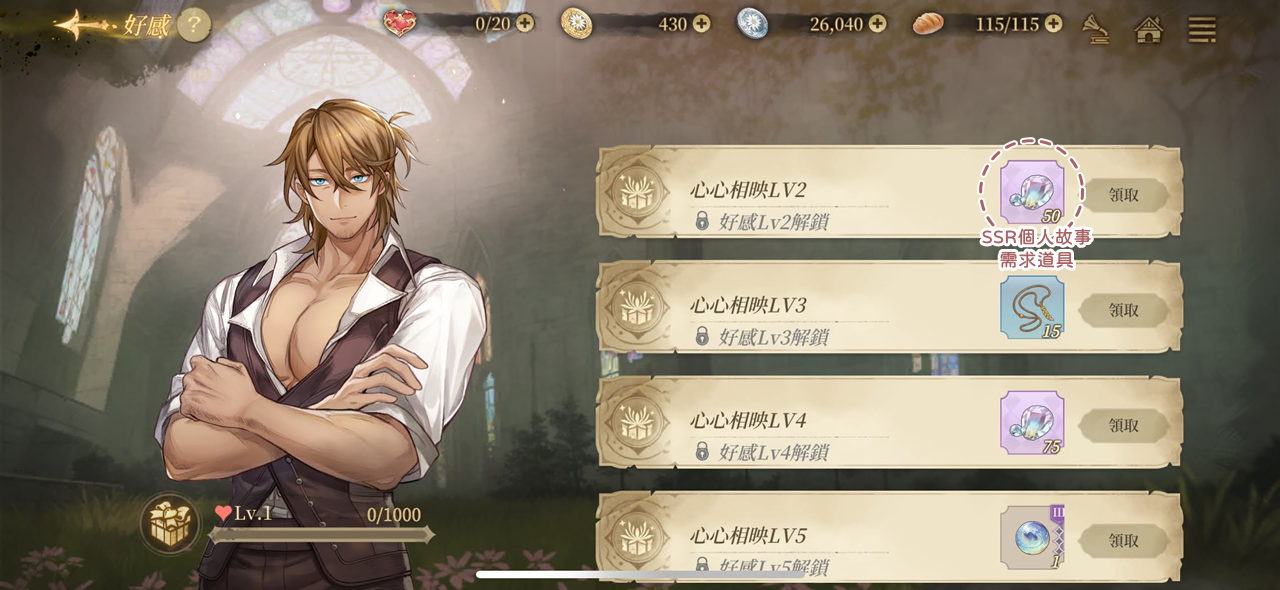The image size is (1280, 590).
Task: Open the gift box button beside Lv.1
Action: [170, 524]
